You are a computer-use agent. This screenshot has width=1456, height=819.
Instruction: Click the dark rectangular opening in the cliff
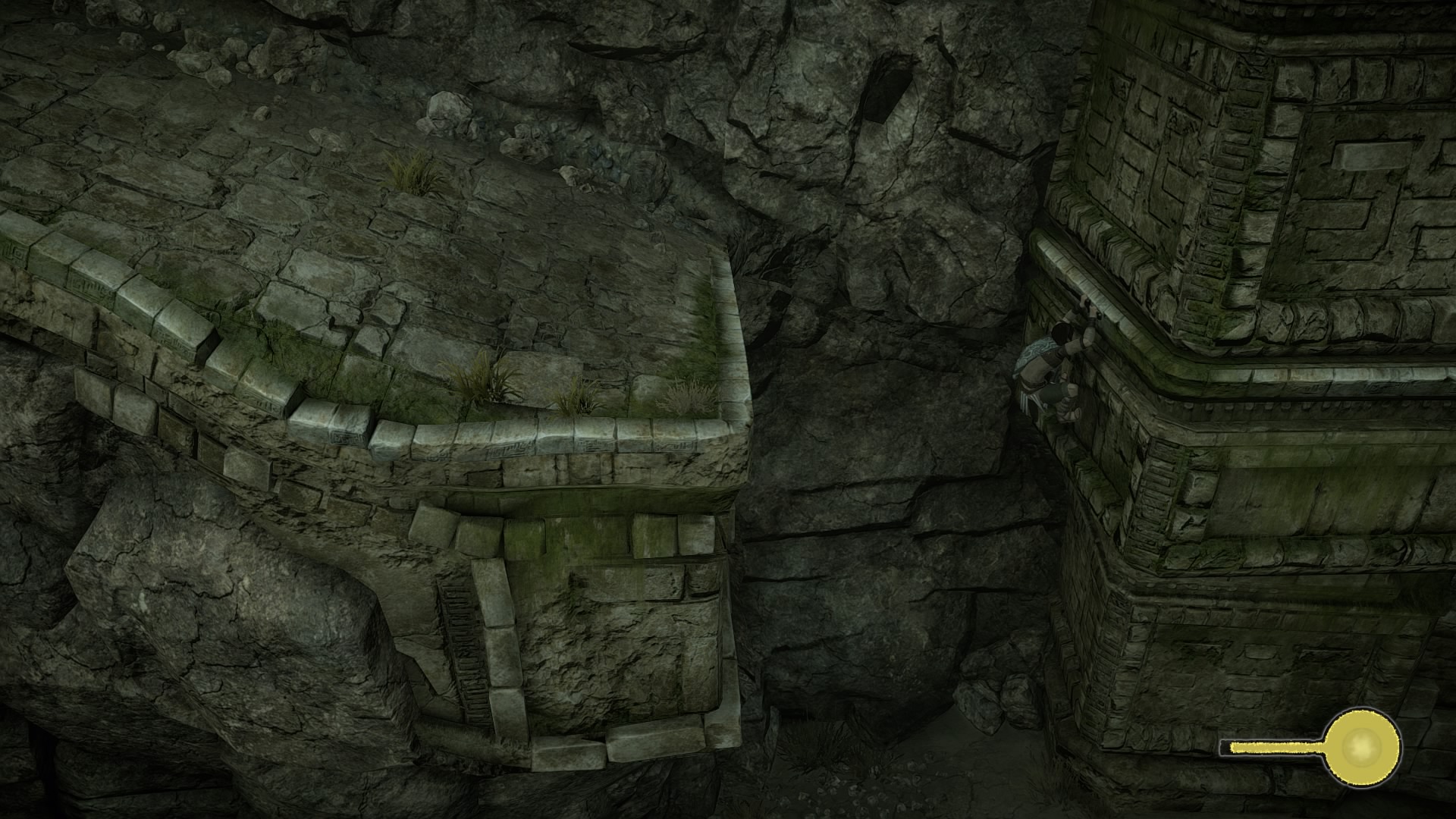[x=887, y=95]
